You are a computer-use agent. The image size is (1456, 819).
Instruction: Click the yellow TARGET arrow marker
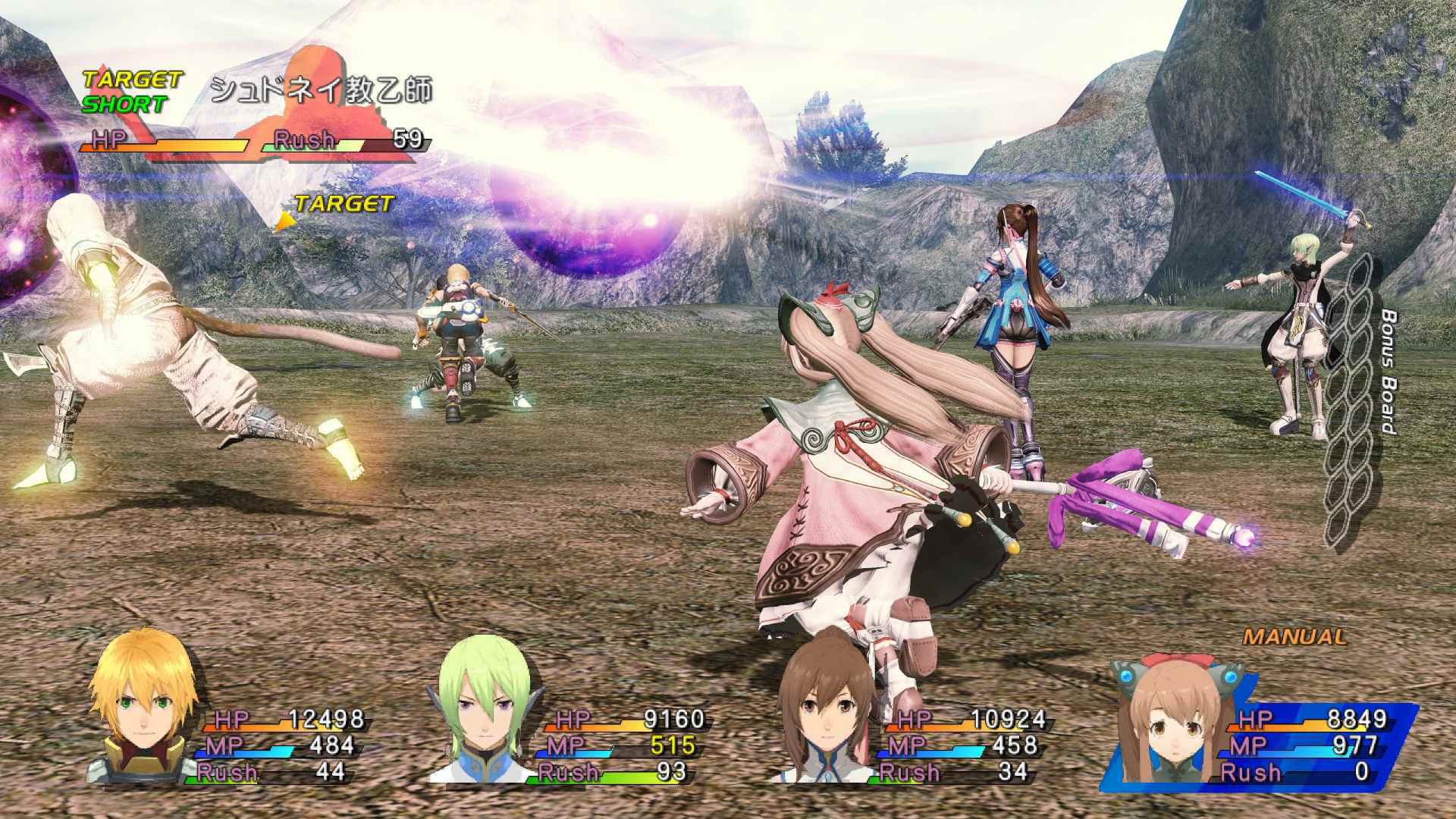[x=288, y=220]
